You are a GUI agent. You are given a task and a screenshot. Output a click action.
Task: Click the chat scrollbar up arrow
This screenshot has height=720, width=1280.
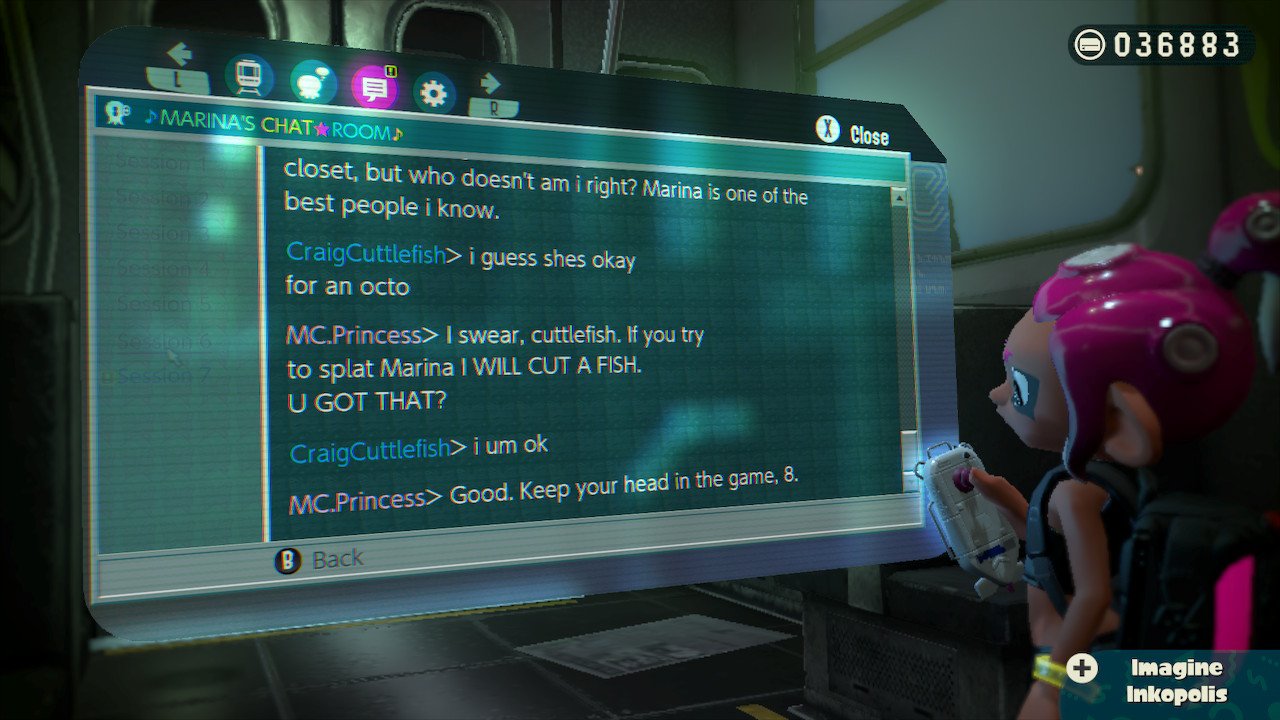point(899,198)
